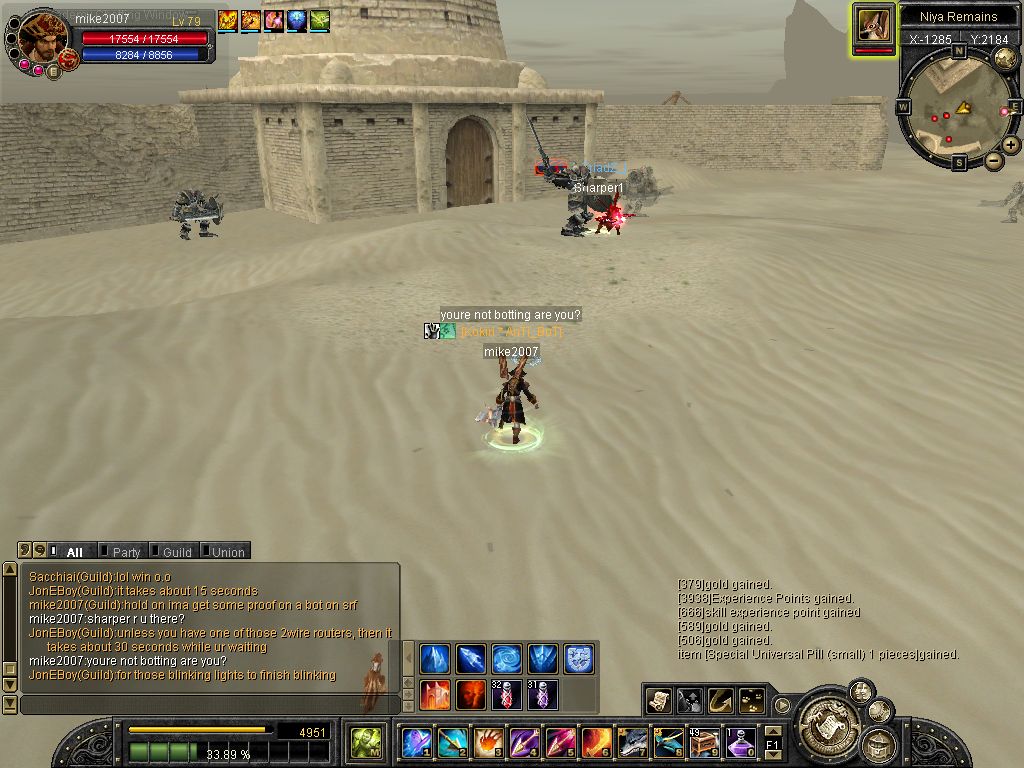Screen dimensions: 1024x768
Task: Click the mike2007 character portrait
Action: (x=42, y=36)
